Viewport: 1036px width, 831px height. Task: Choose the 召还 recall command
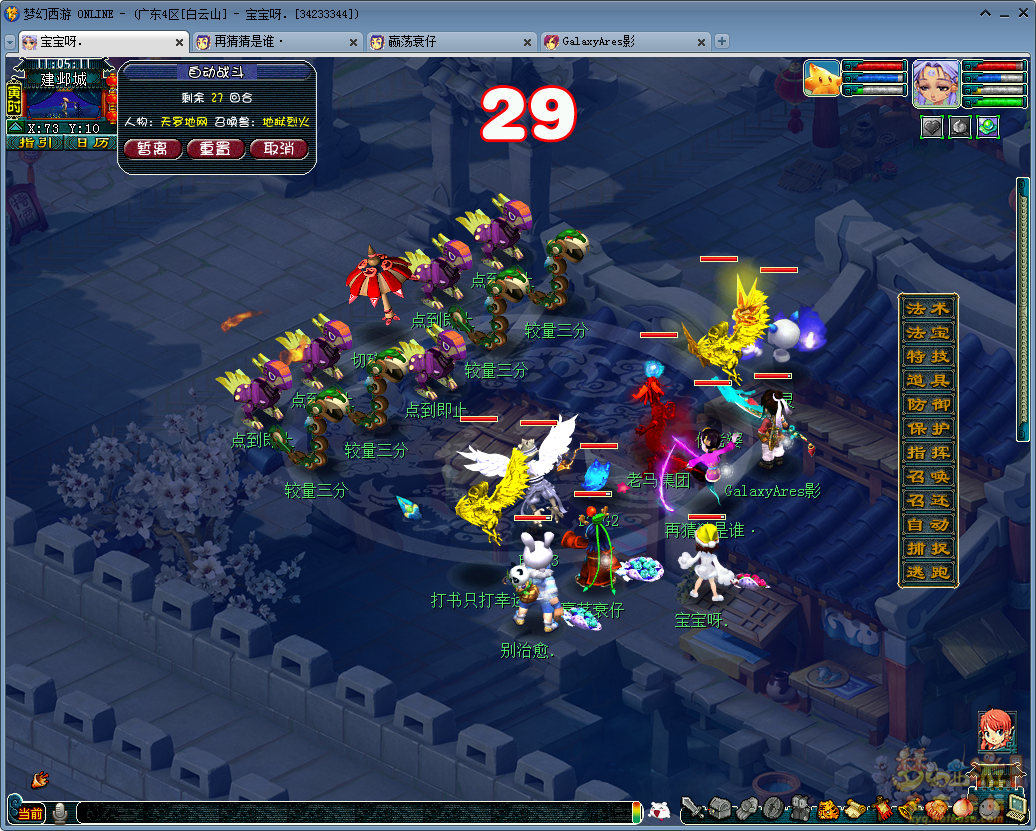pos(928,500)
